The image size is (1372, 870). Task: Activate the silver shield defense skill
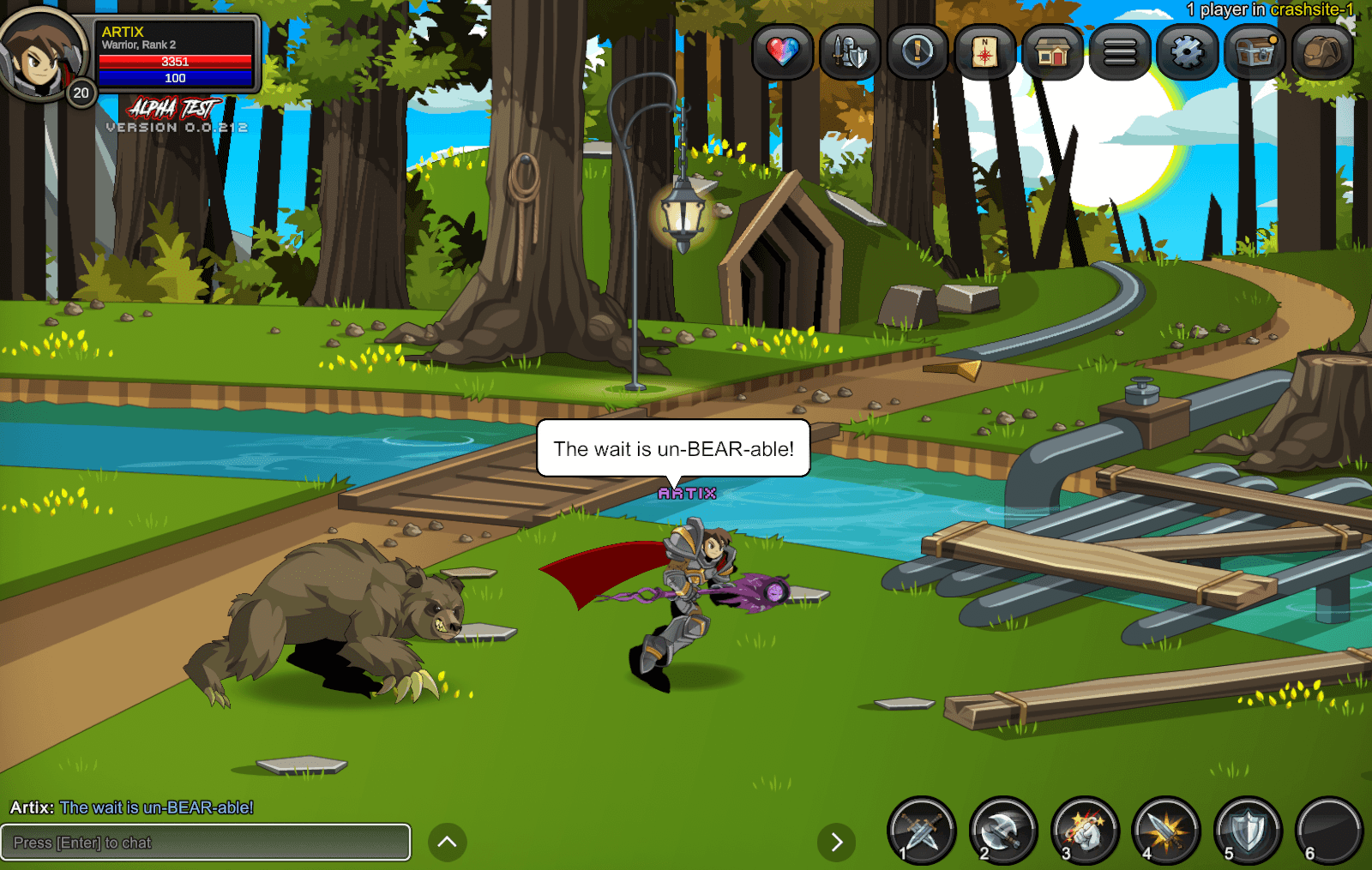(x=1248, y=831)
